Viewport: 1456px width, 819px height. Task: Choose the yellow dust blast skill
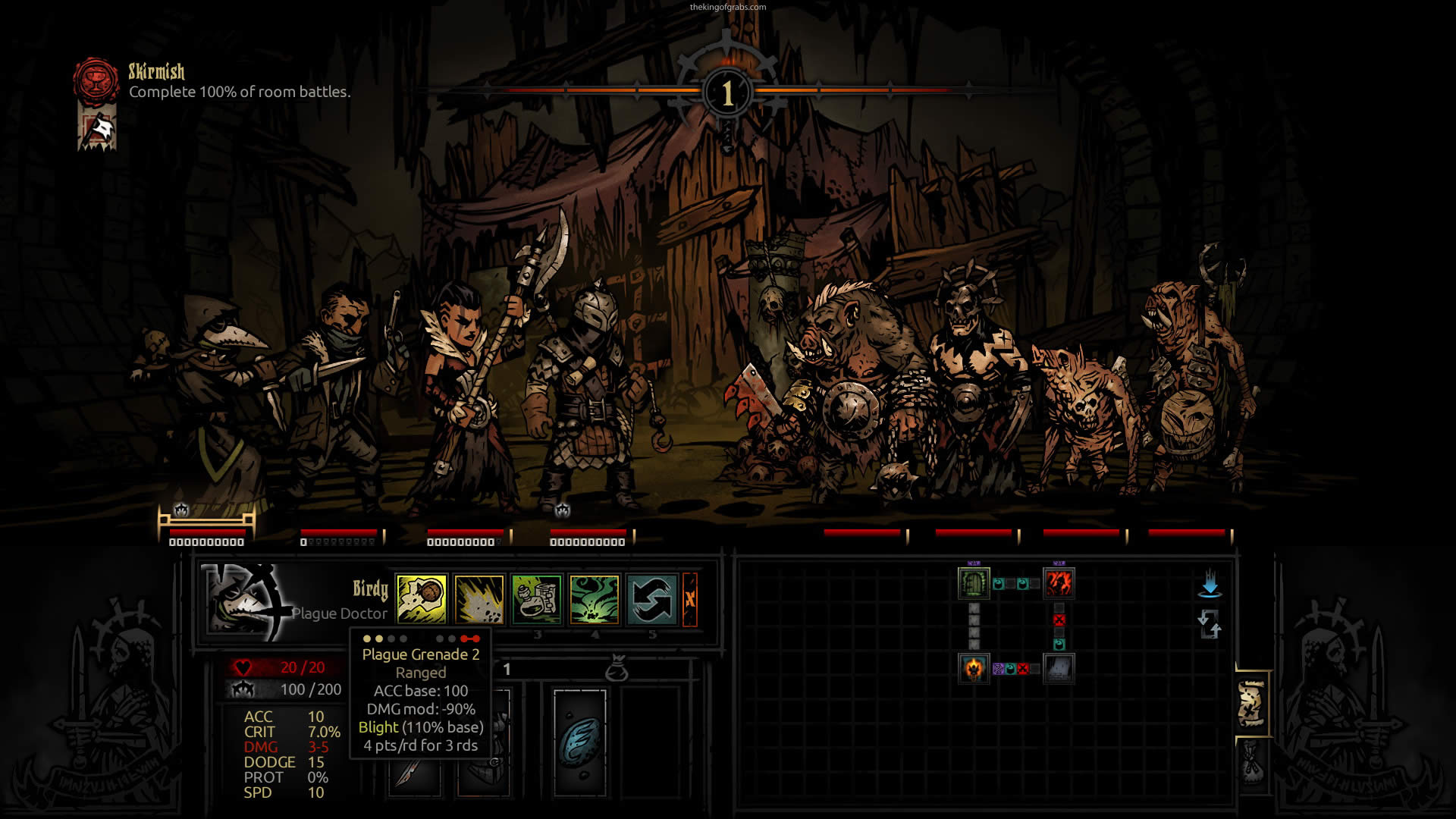(479, 599)
